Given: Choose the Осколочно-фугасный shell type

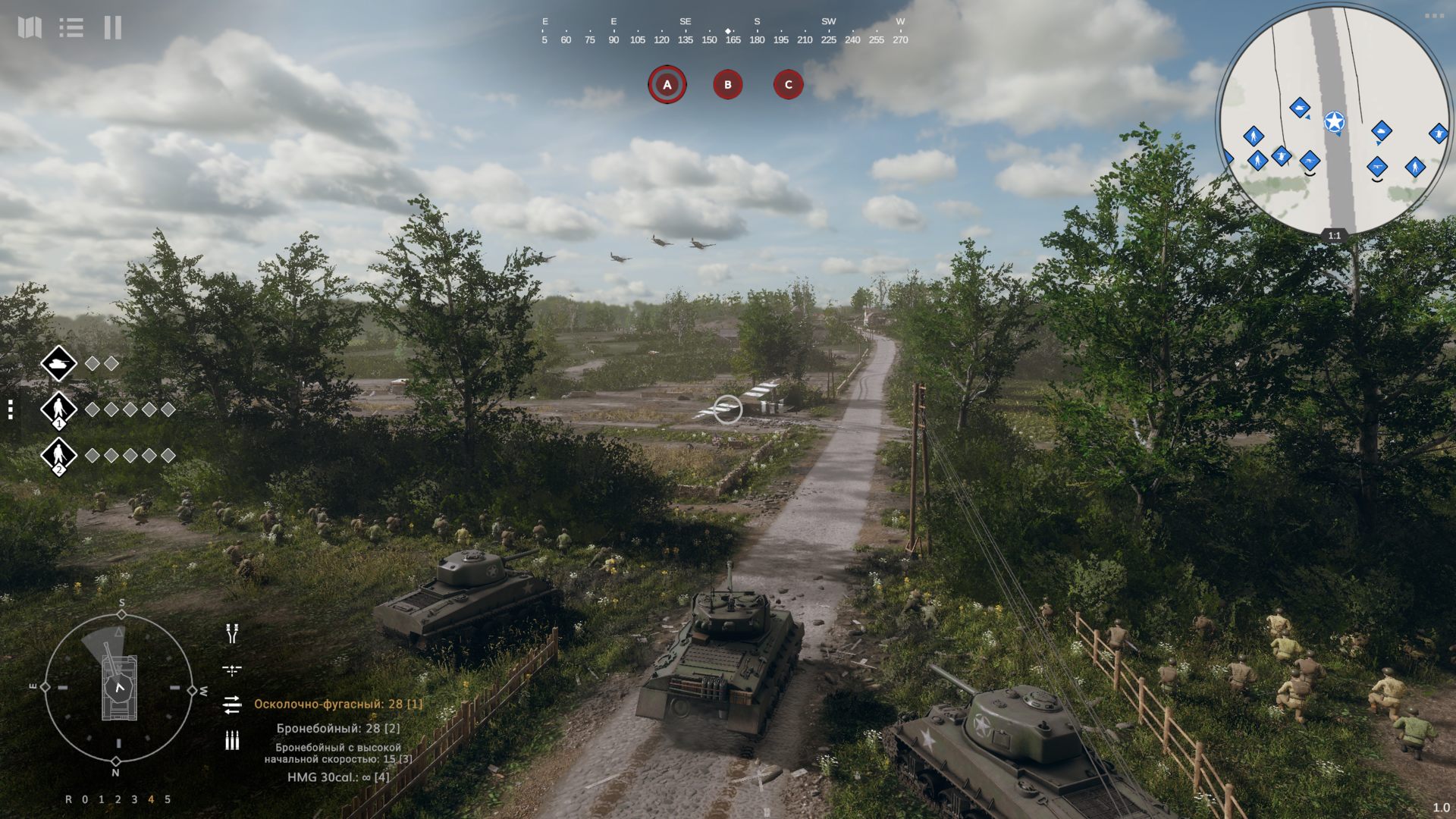Looking at the screenshot, I should pos(338,704).
